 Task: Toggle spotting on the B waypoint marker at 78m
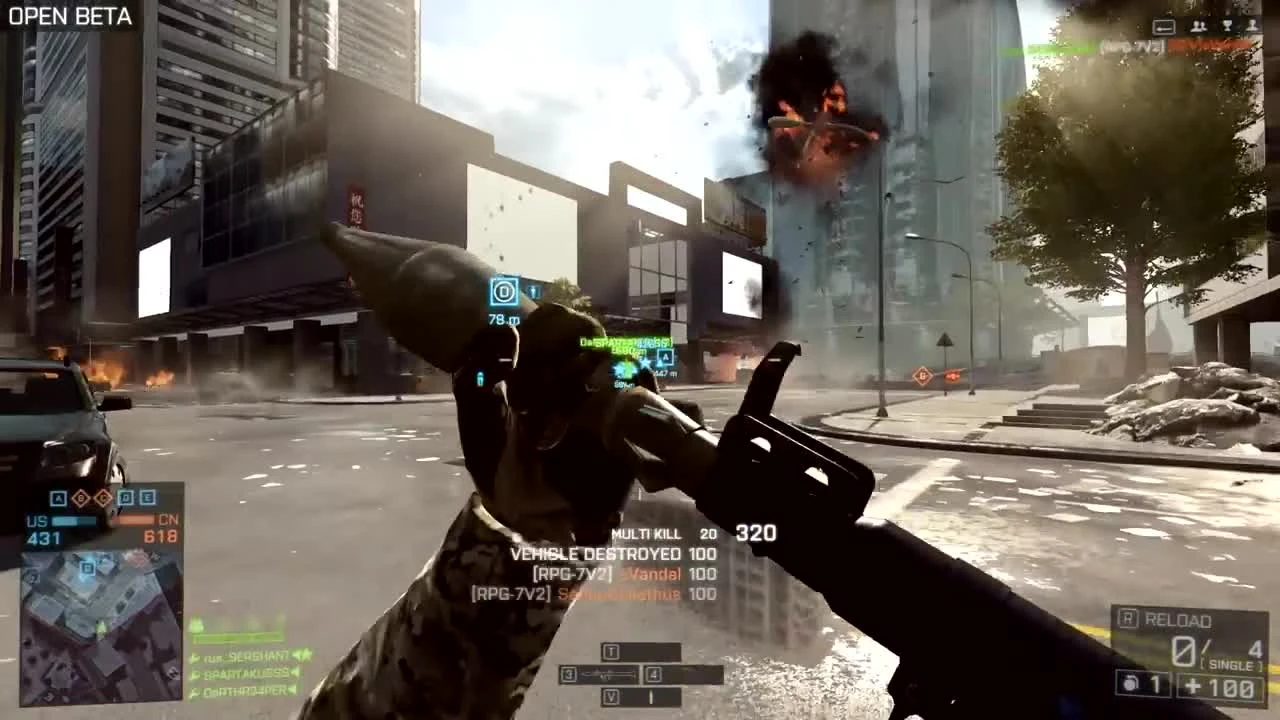pyautogui.click(x=503, y=291)
